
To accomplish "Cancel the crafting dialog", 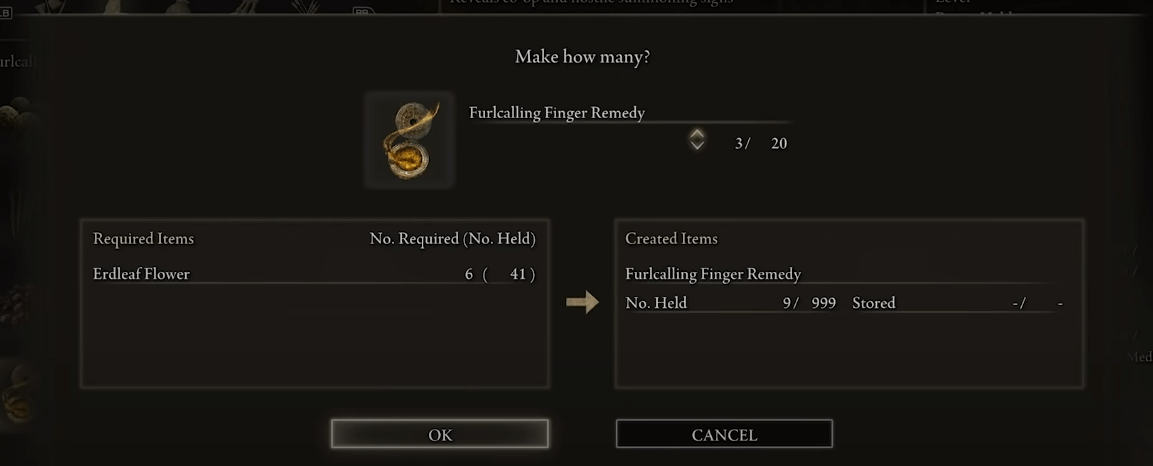I will (x=724, y=434).
